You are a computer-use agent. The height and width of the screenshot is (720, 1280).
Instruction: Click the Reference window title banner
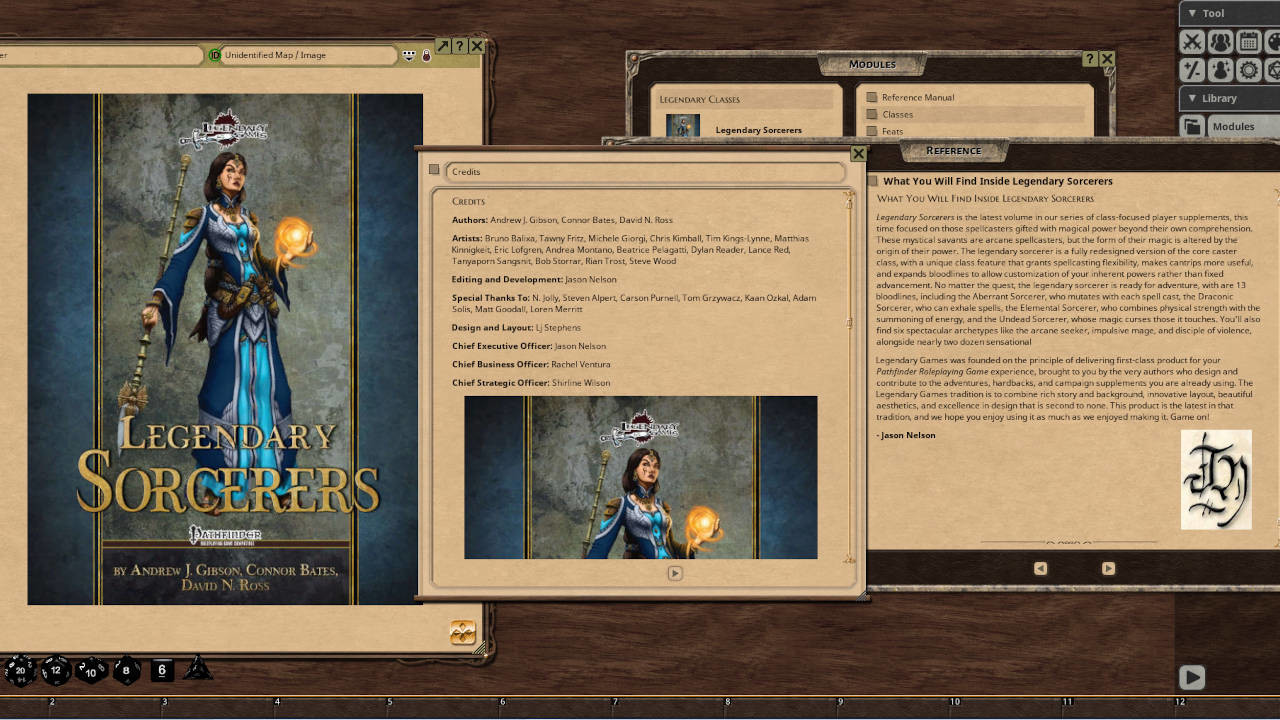[x=955, y=150]
